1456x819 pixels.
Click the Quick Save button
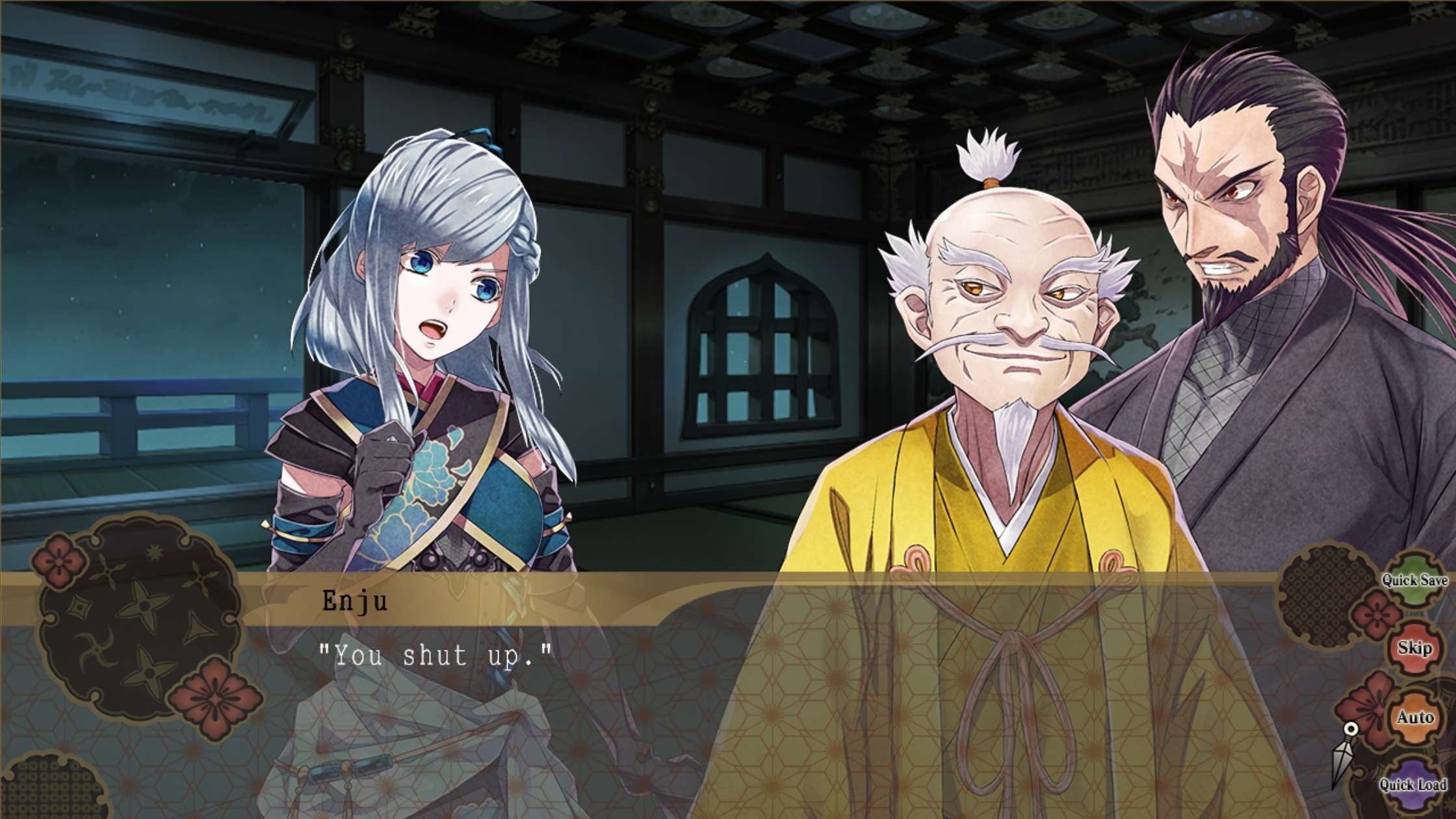(1414, 580)
